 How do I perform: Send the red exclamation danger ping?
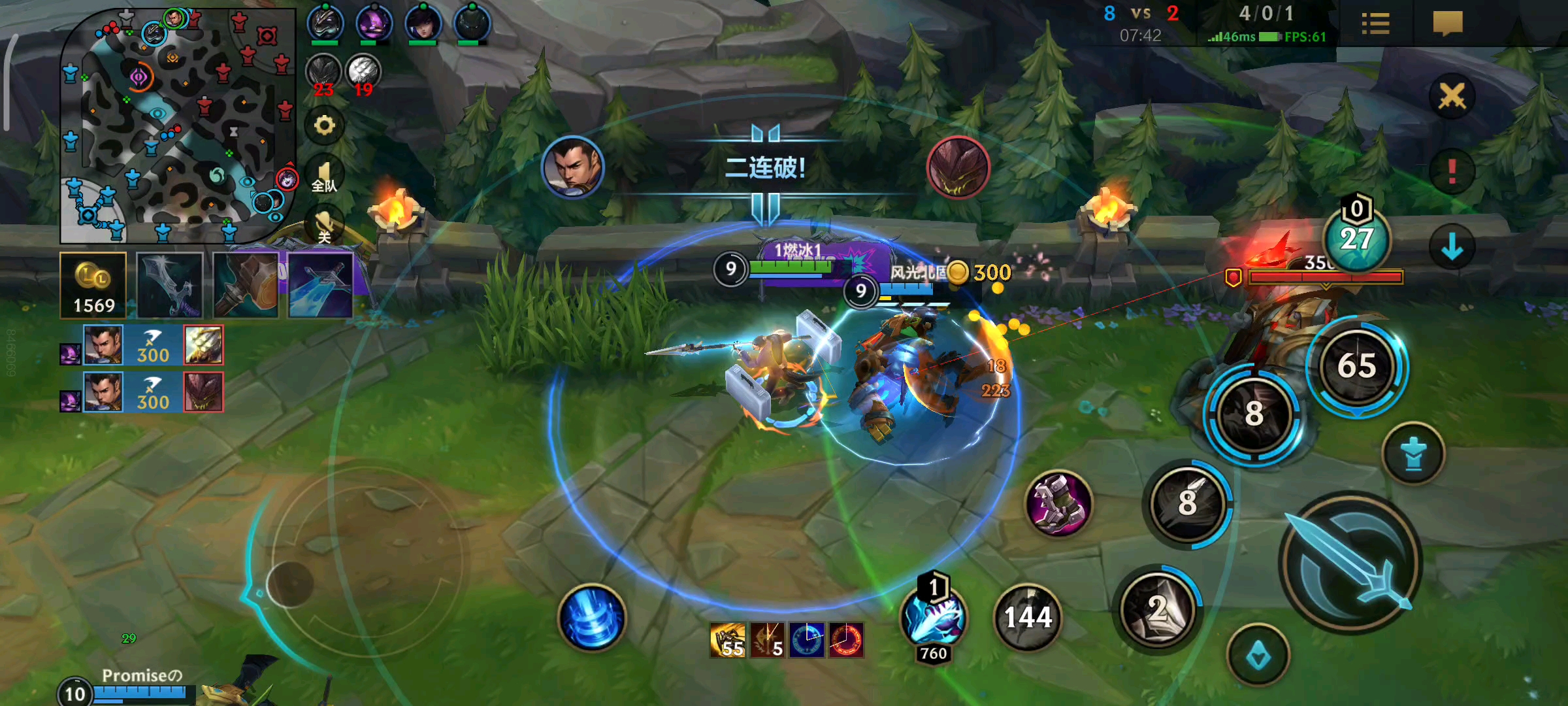(x=1452, y=171)
